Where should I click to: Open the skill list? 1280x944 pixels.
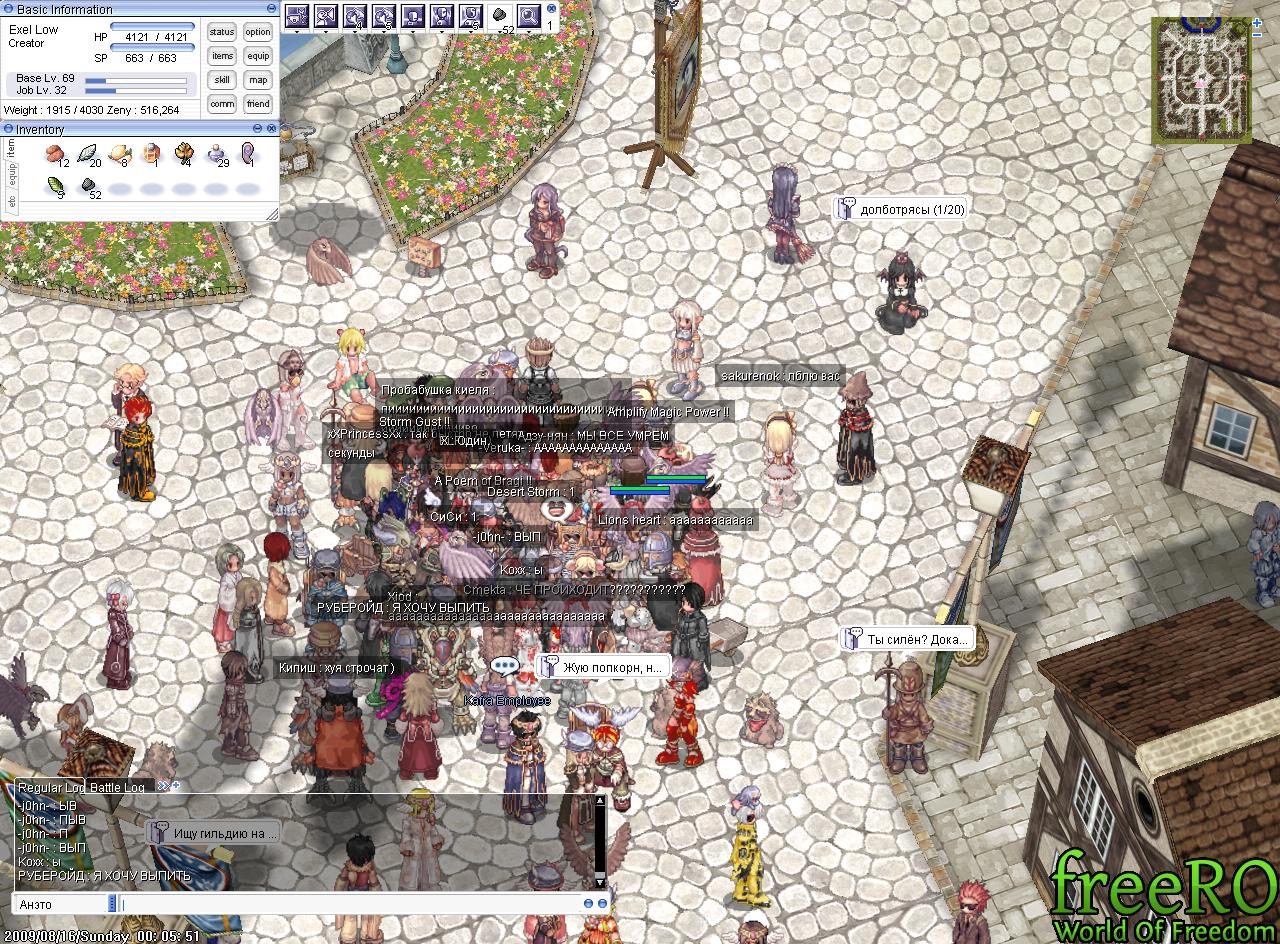point(222,80)
